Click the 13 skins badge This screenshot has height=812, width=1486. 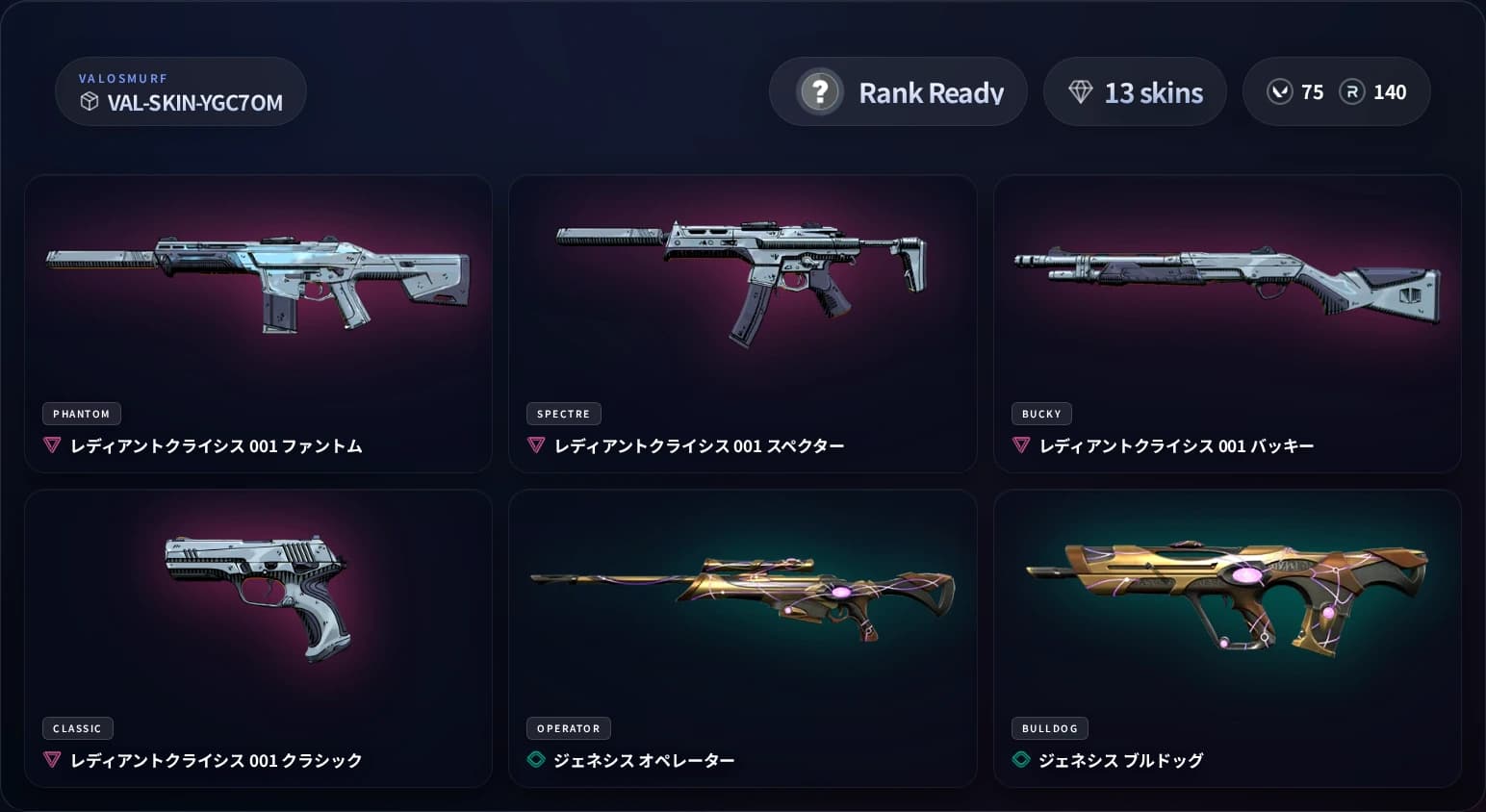coord(1135,91)
